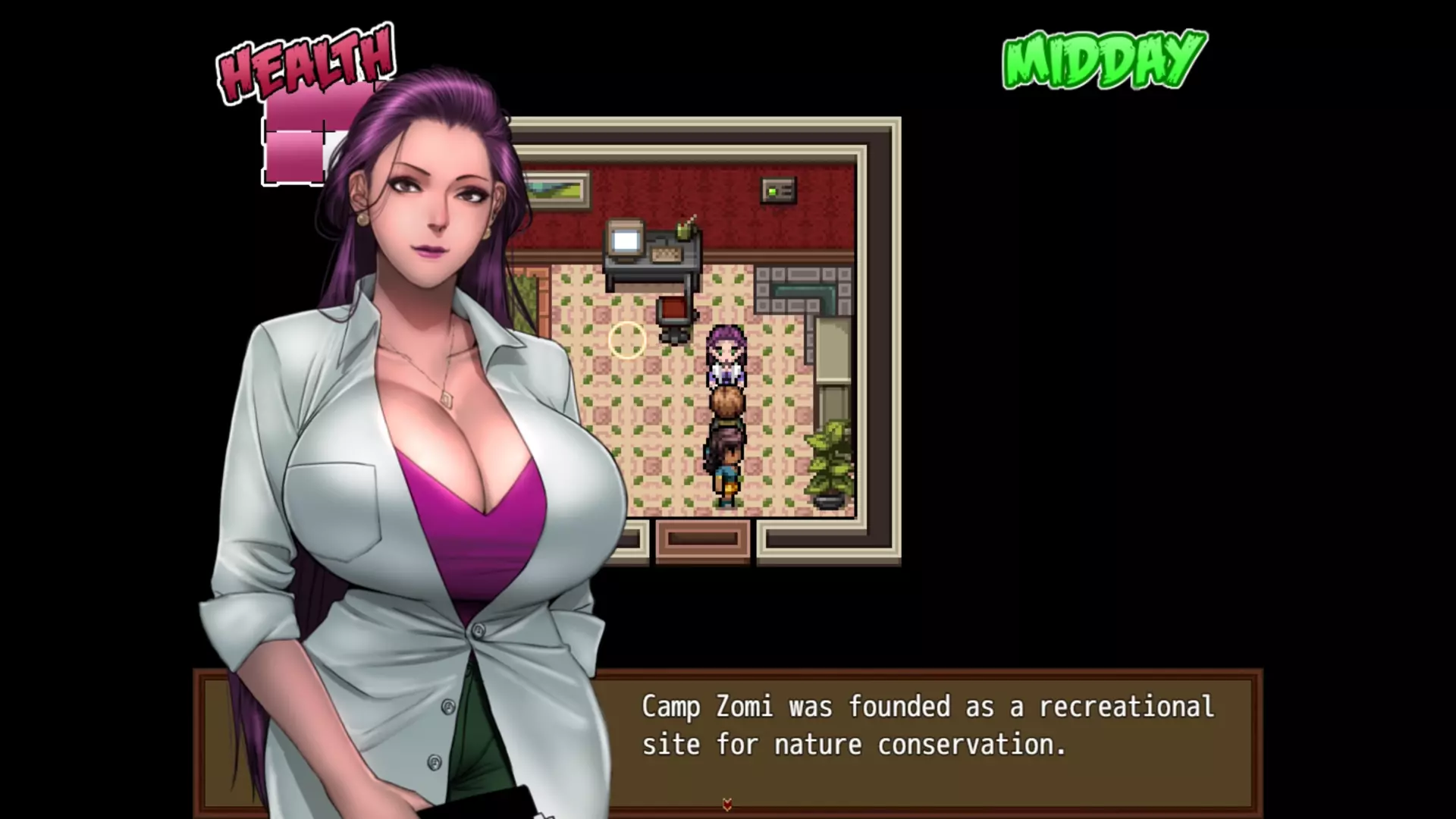This screenshot has height=819, width=1456.
Task: Advance the dialogue with the red continue arrow
Action: tap(727, 805)
